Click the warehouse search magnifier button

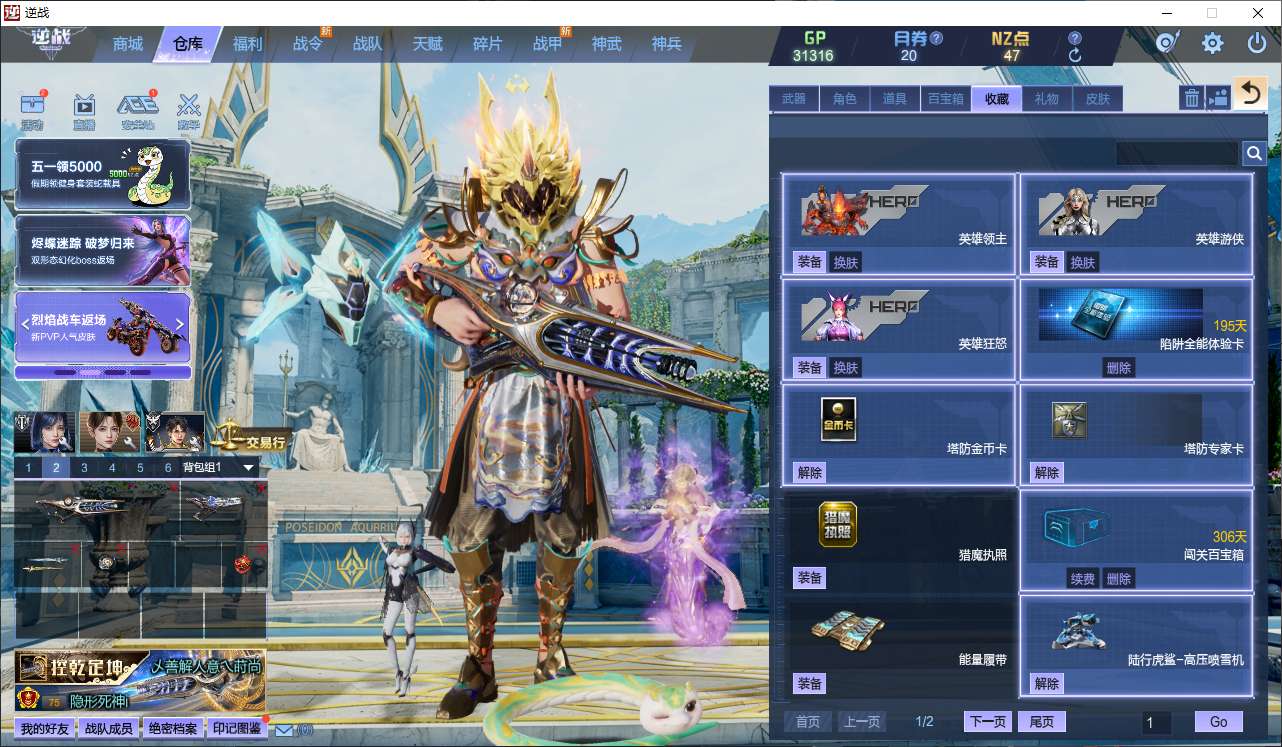1253,153
